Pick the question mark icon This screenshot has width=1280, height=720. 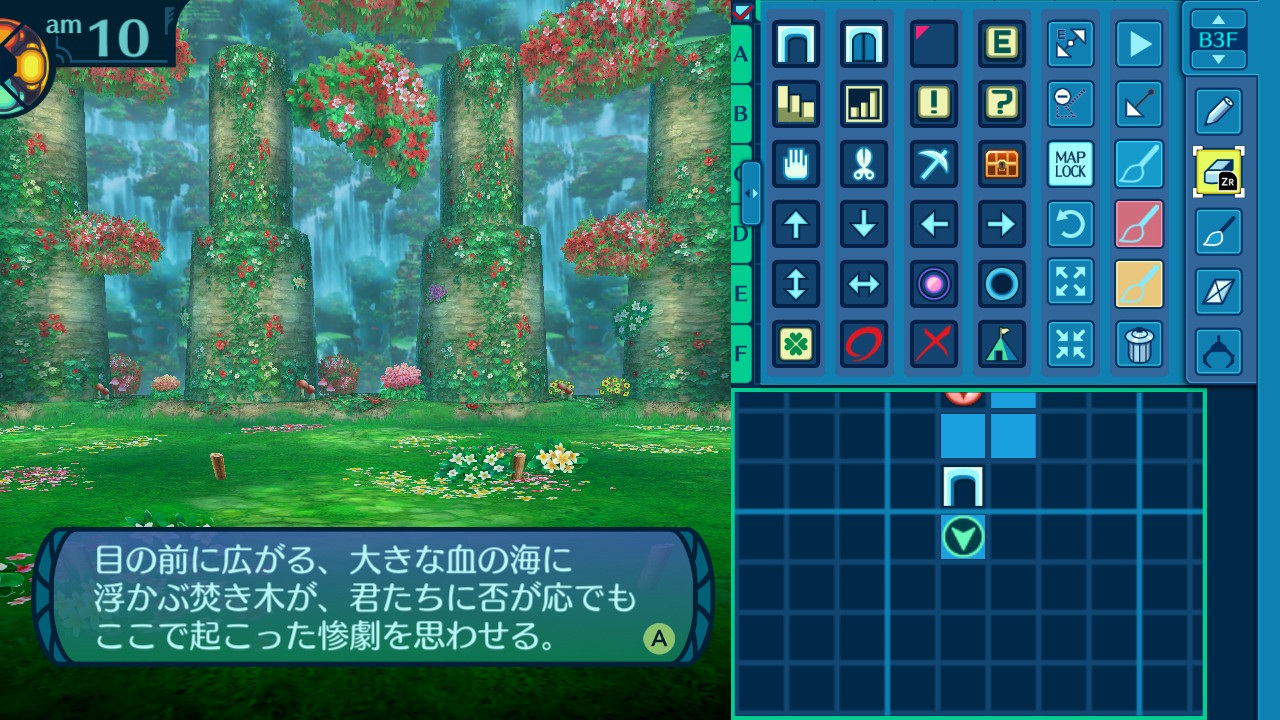point(1002,104)
